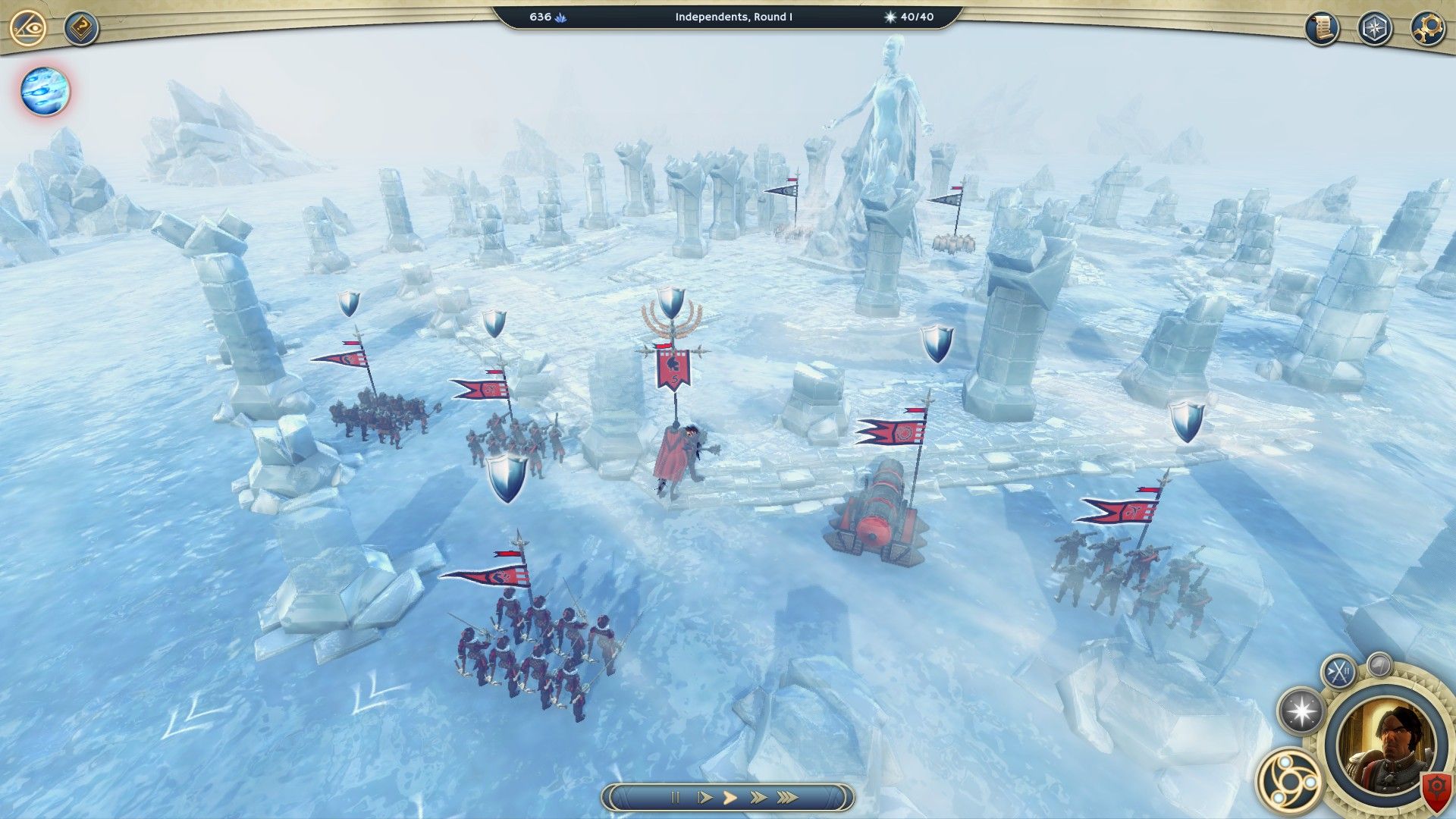Open the gears settings menu
The height and width of the screenshot is (819, 1456).
(1427, 29)
